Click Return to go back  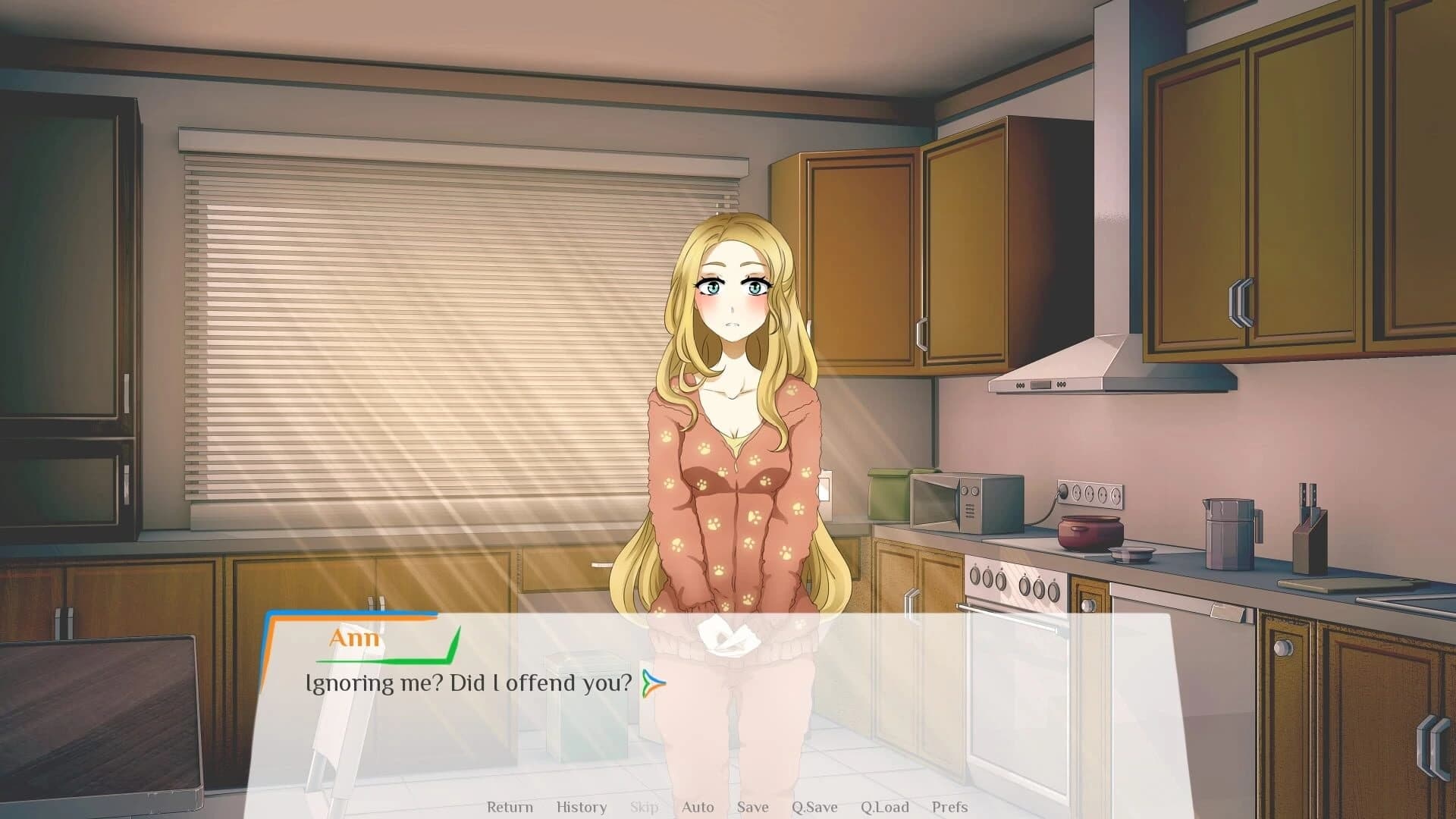pyautogui.click(x=510, y=807)
